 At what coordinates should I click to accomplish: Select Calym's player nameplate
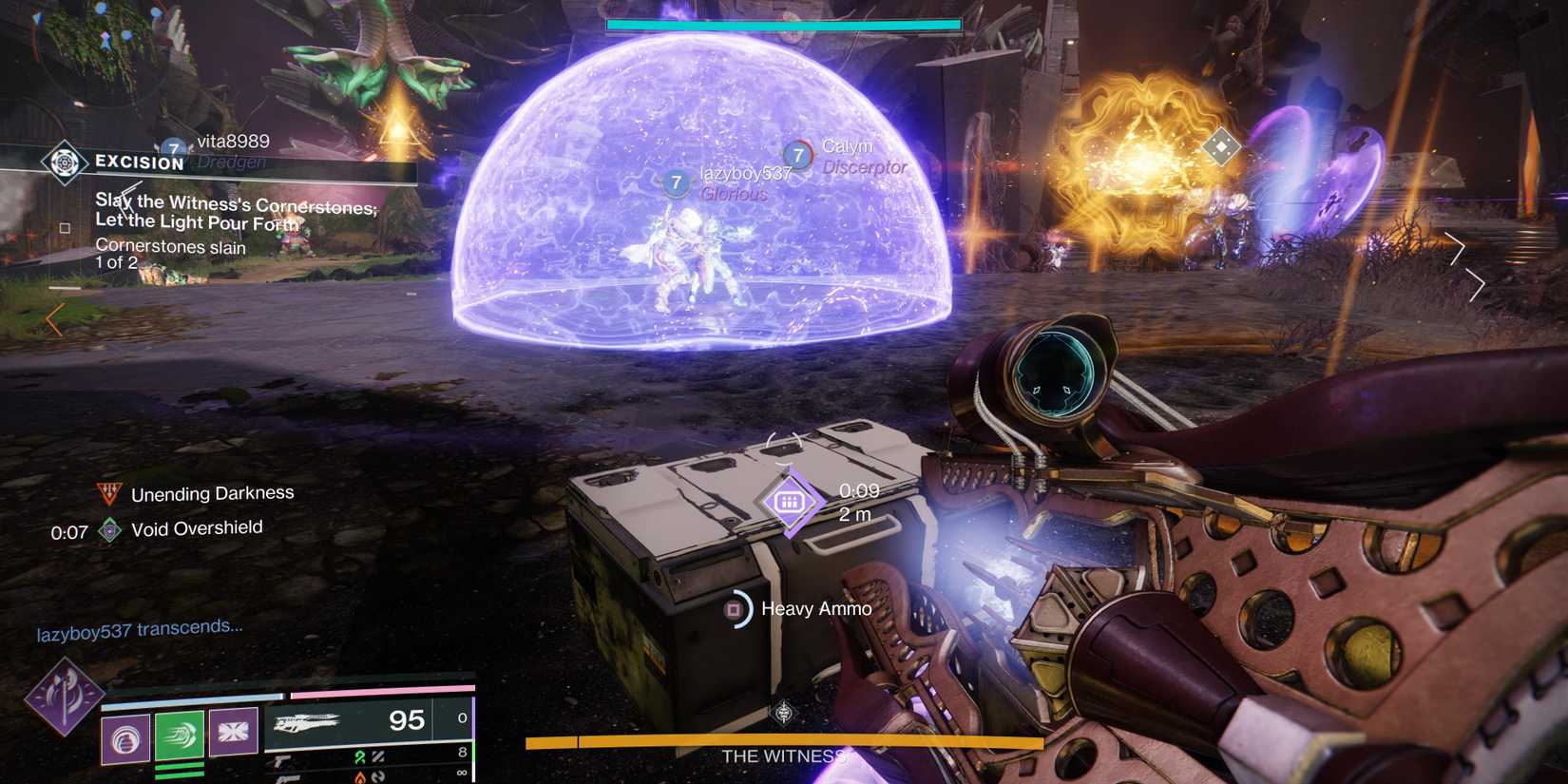[846, 147]
